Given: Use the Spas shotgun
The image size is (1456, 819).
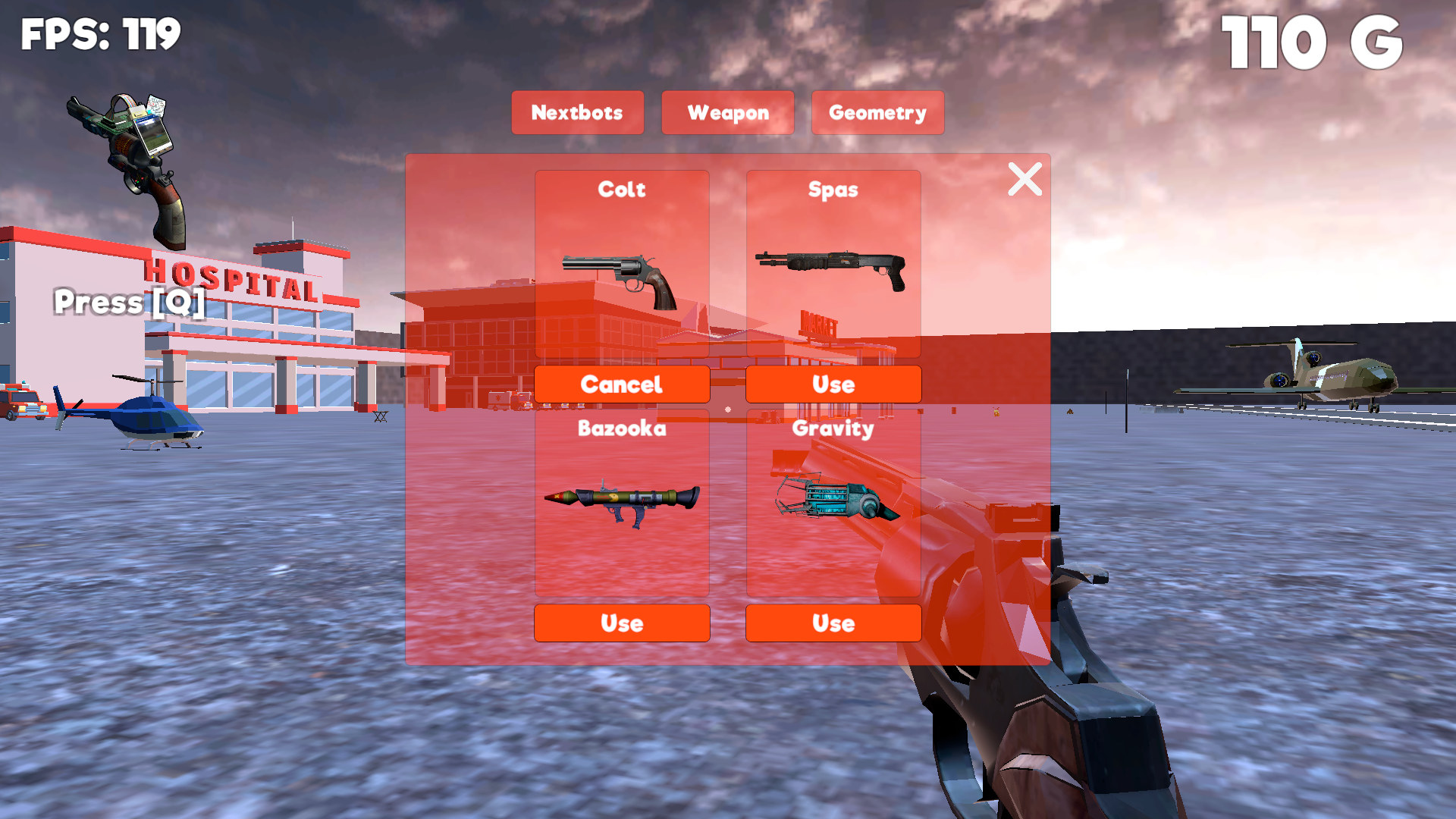Looking at the screenshot, I should tap(833, 384).
